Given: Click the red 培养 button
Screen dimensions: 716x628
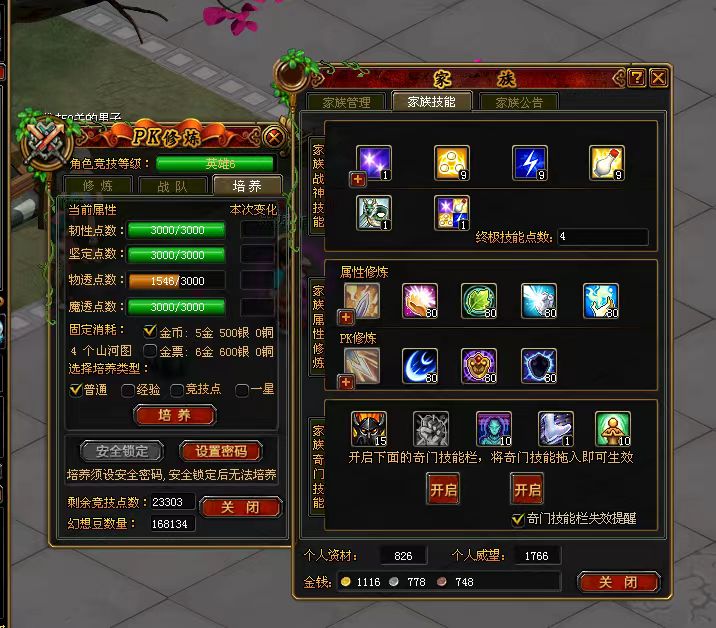Looking at the screenshot, I should (x=175, y=416).
